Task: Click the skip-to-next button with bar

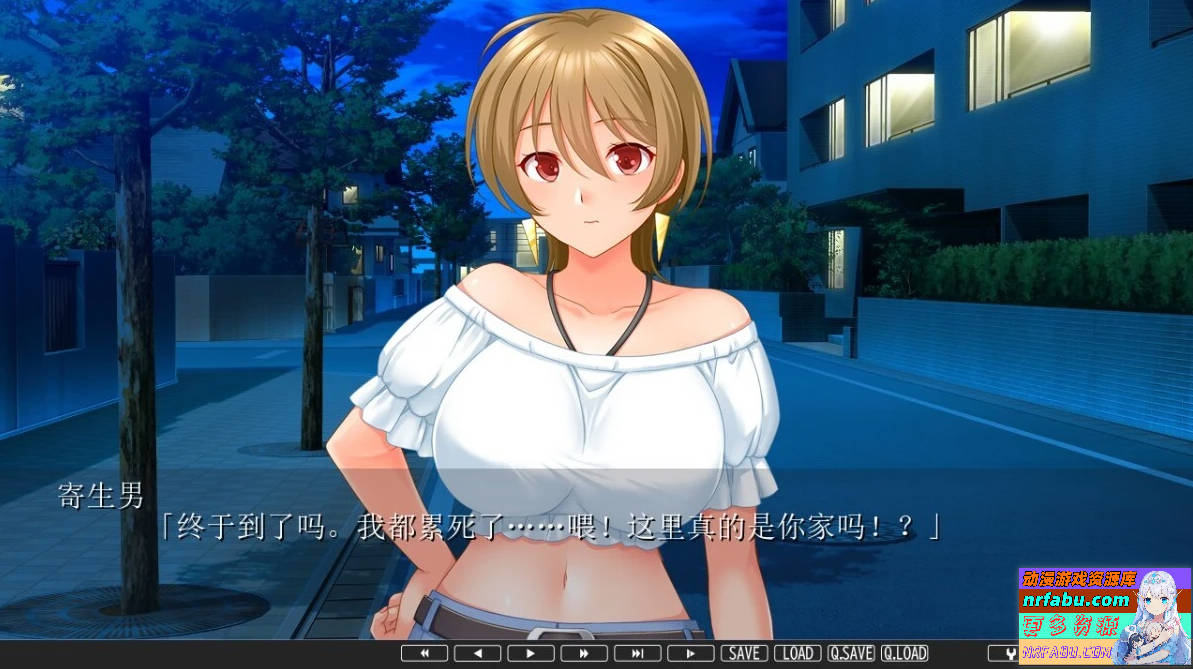Action: tap(637, 653)
